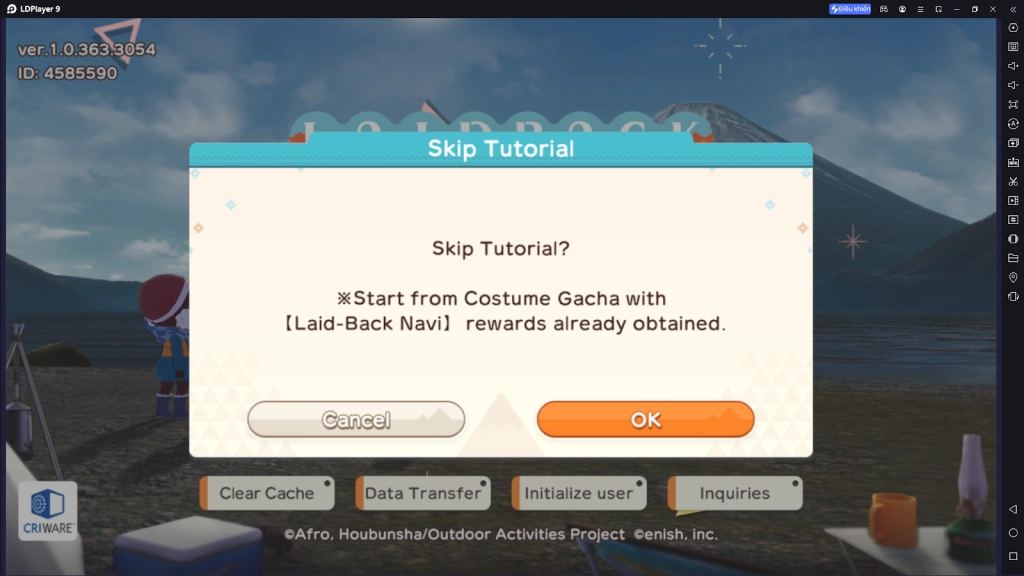Cancel the Skip Tutorial dialog
1024x576 pixels.
click(x=356, y=420)
